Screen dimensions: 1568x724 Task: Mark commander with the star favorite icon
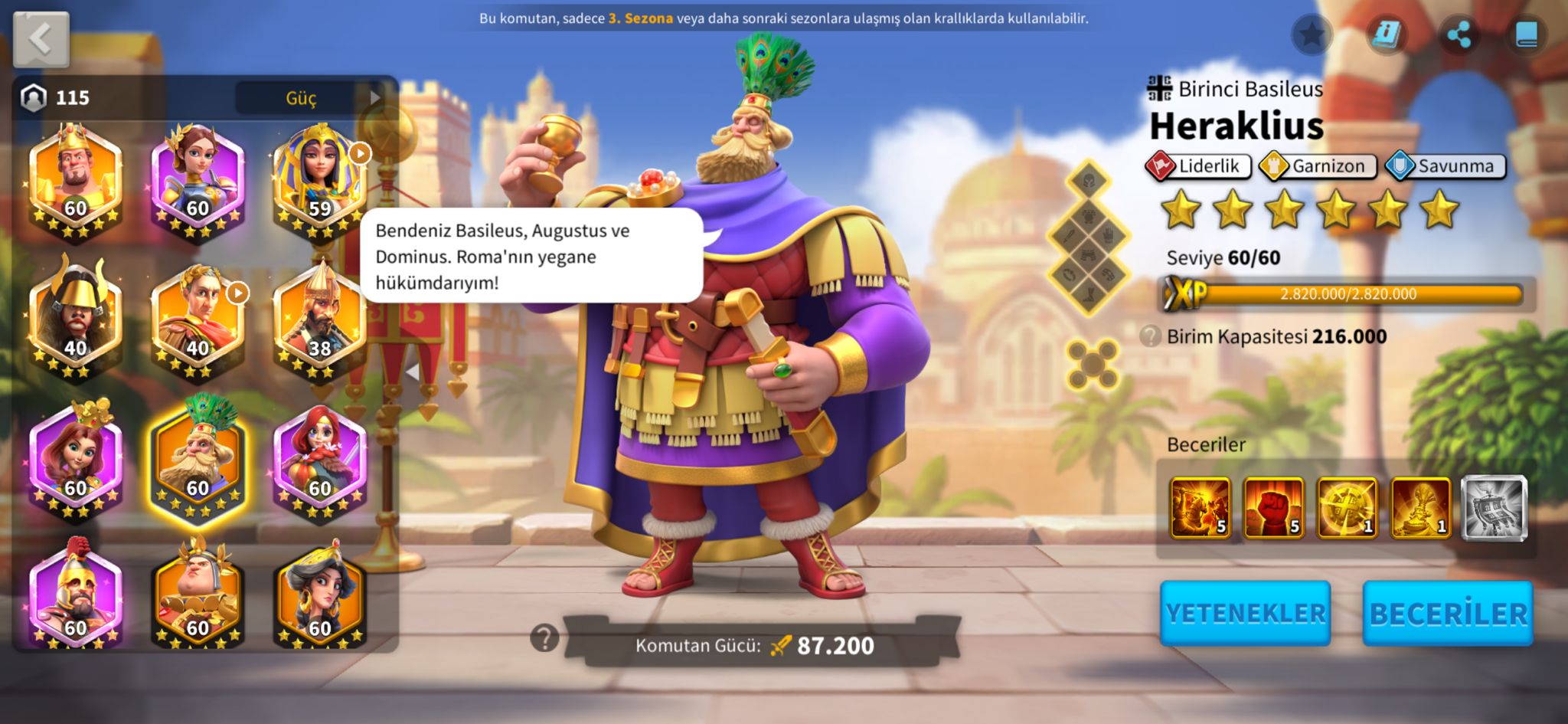(x=1312, y=34)
